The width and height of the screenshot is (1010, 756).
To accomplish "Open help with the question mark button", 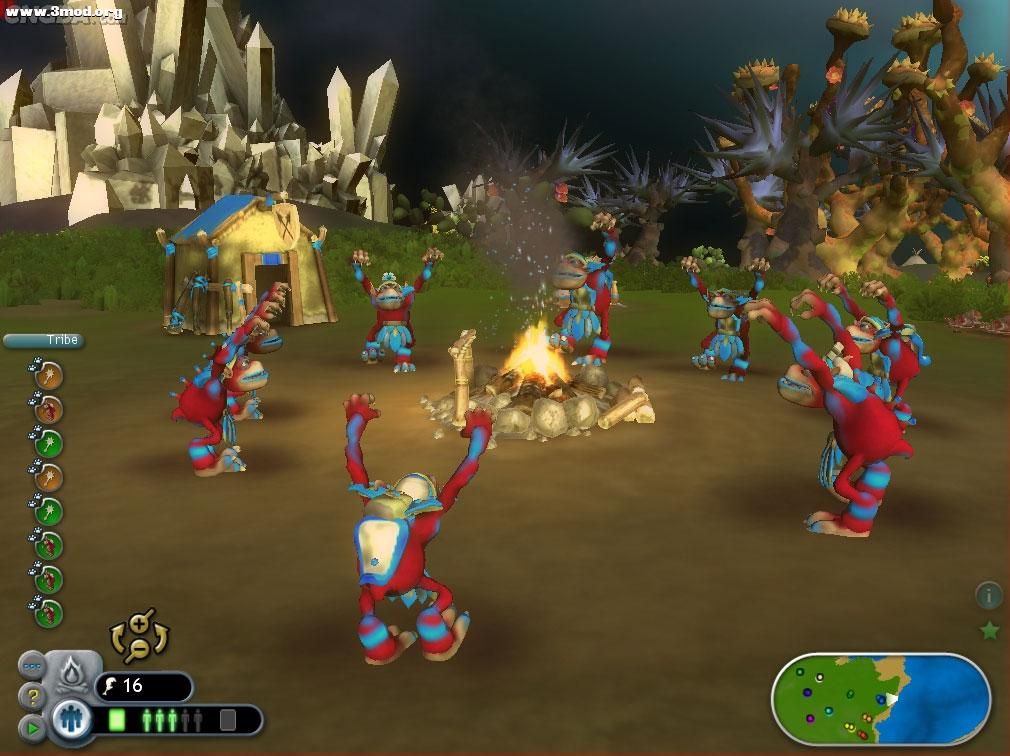I will click(x=33, y=695).
